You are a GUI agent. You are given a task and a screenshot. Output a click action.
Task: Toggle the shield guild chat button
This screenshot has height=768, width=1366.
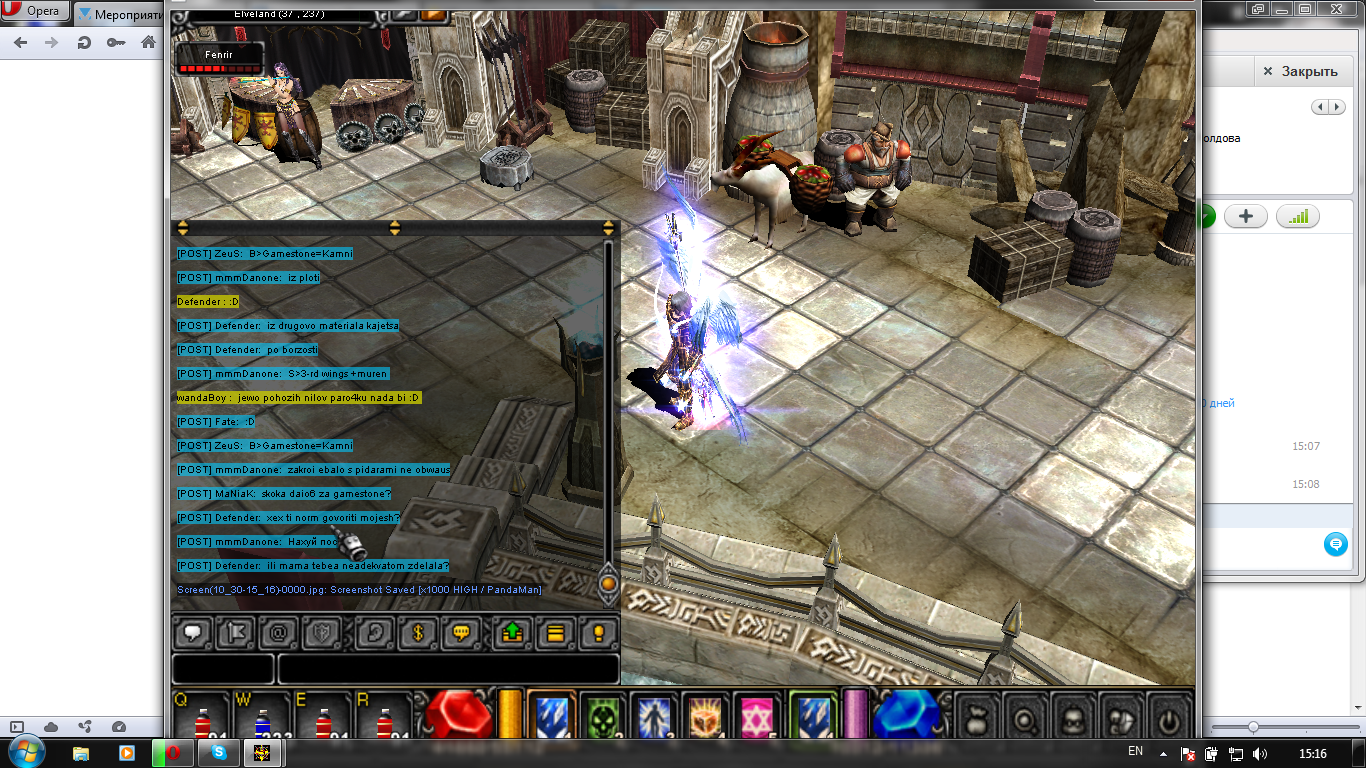pos(324,633)
